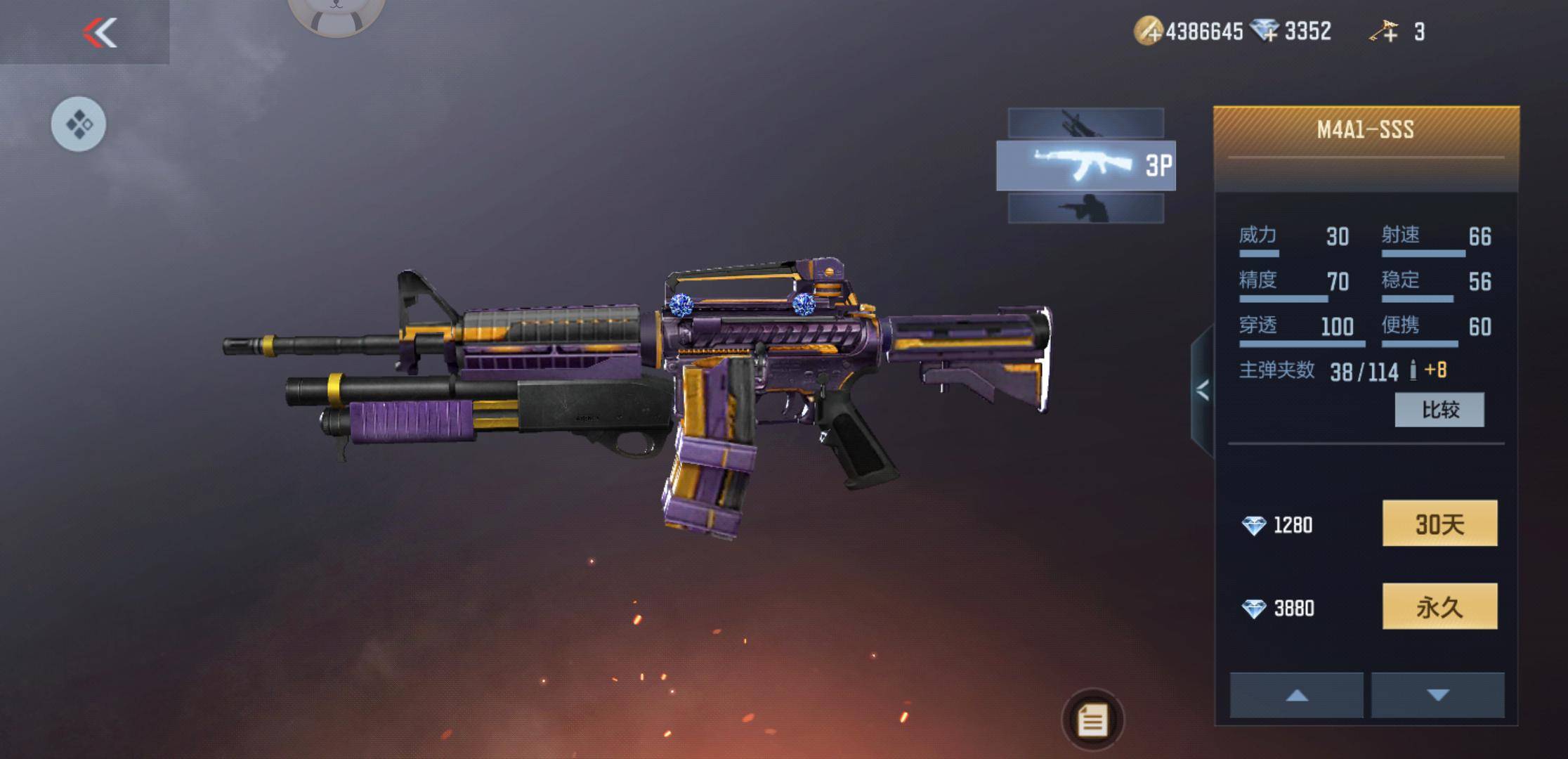Open the 比较 compare button
The height and width of the screenshot is (759, 1568).
click(1439, 410)
